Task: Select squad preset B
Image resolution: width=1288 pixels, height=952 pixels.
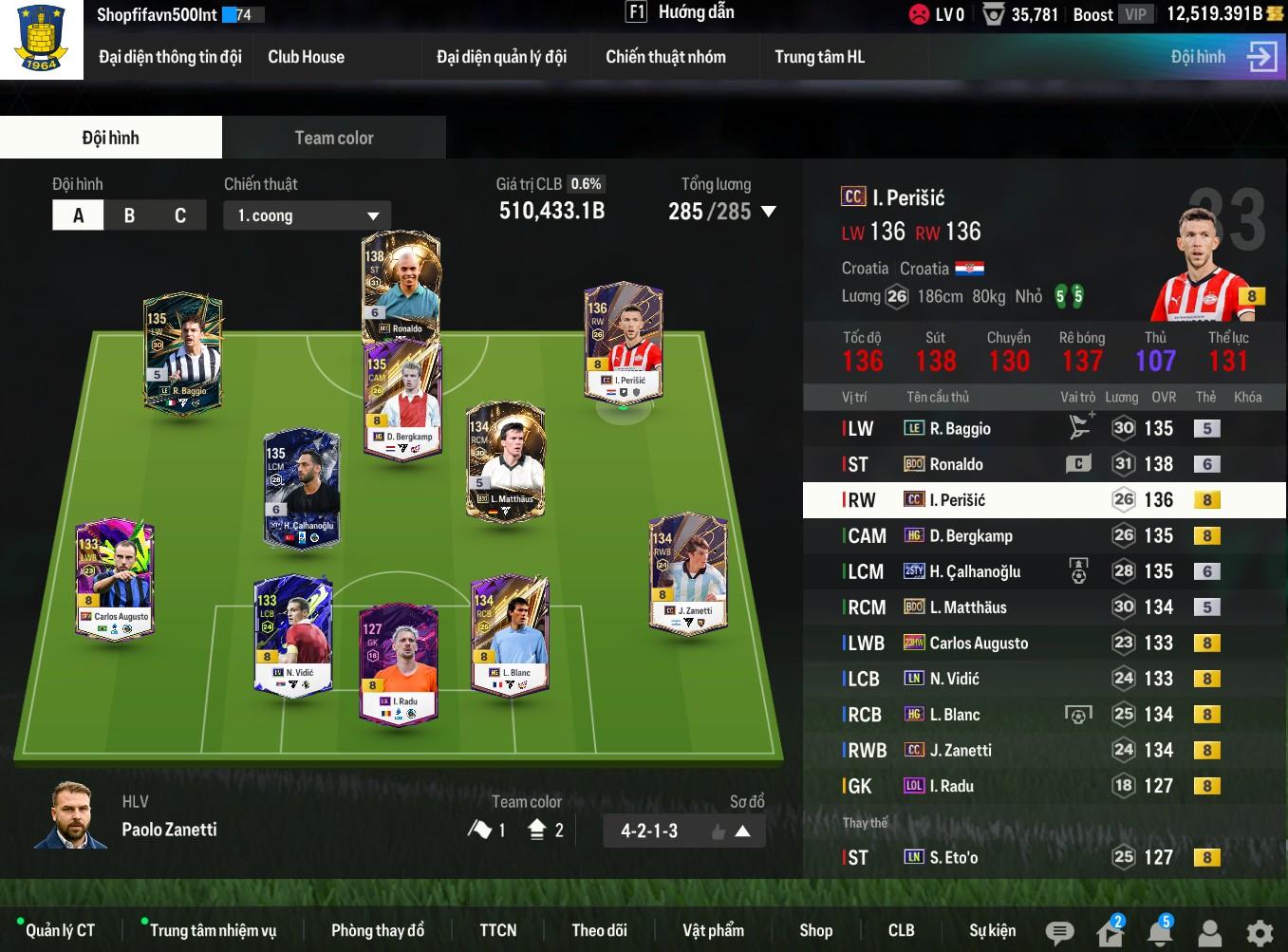Action: point(129,215)
